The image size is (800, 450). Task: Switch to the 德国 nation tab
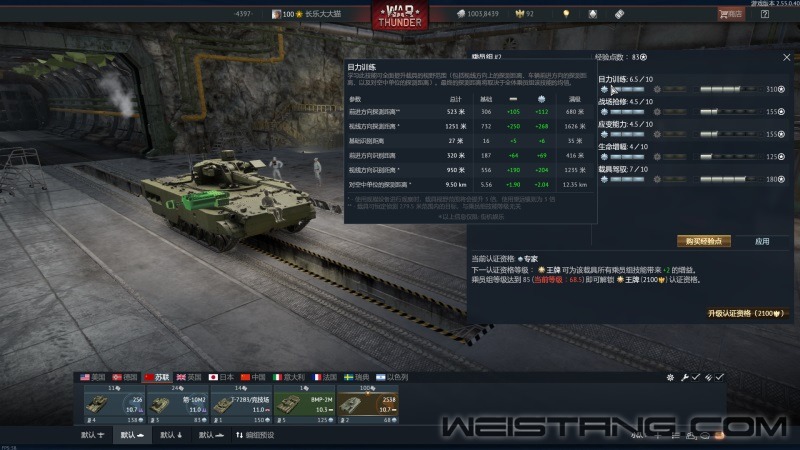[126, 377]
